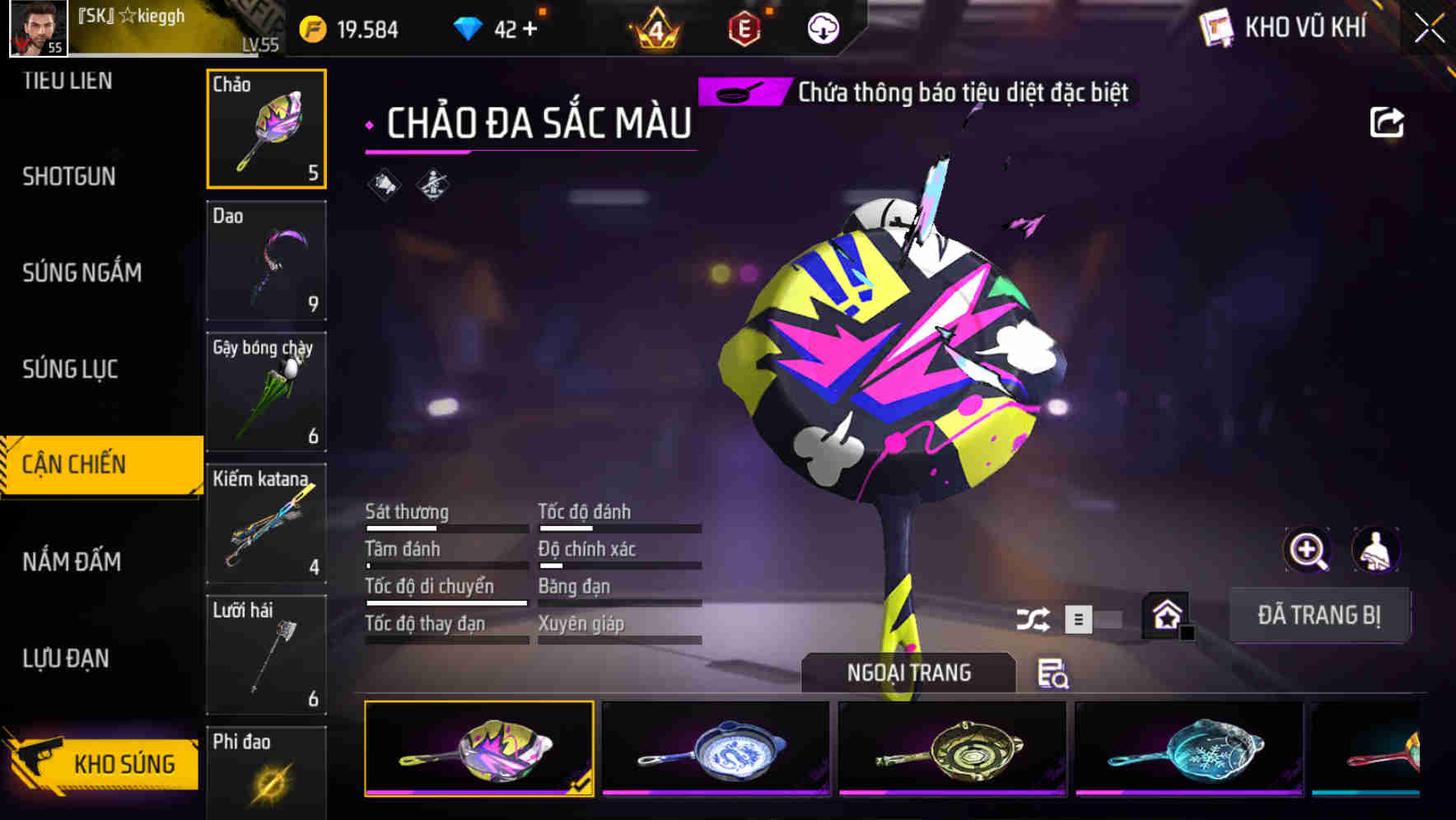Select the SHOTGUN category
The height and width of the screenshot is (820, 1456).
[x=68, y=176]
